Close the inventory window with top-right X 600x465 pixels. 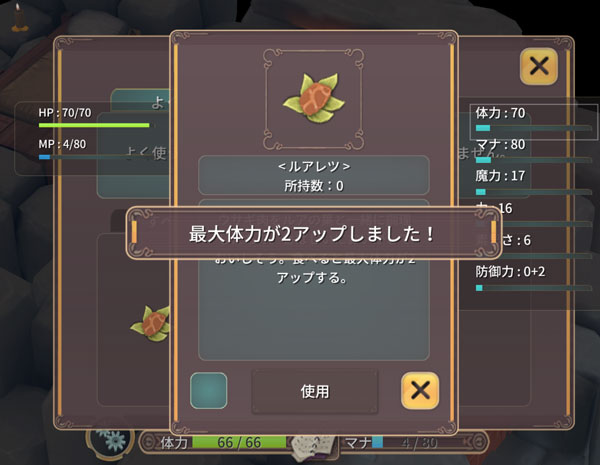coord(539,66)
